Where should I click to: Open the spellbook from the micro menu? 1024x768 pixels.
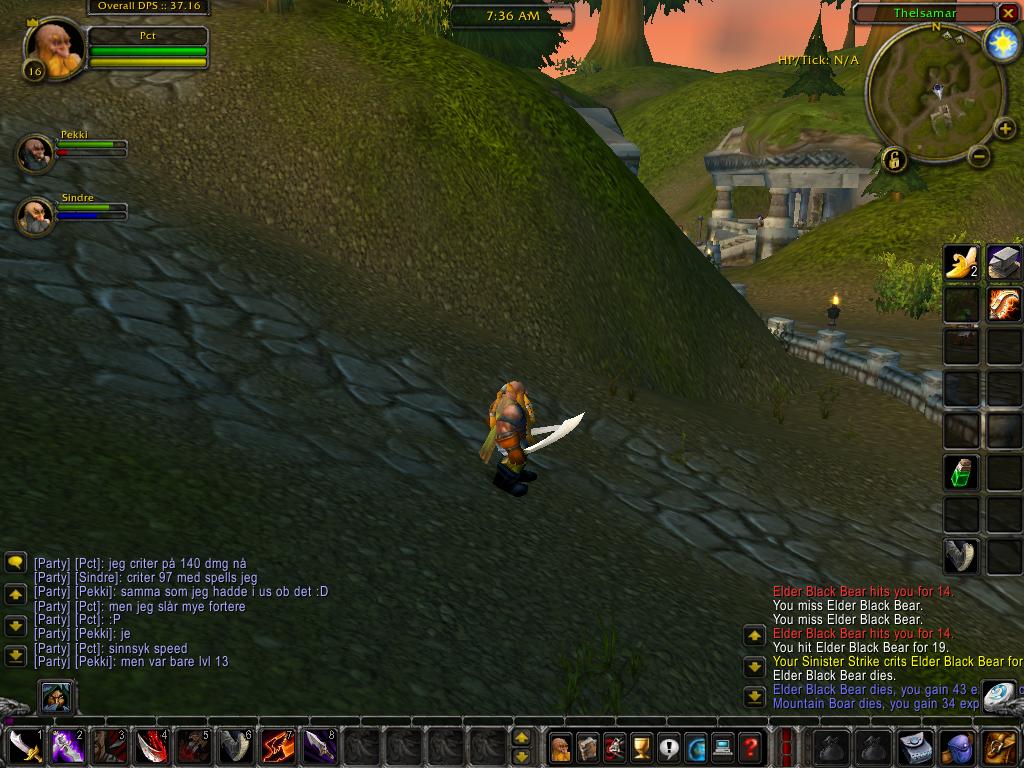tap(587, 747)
